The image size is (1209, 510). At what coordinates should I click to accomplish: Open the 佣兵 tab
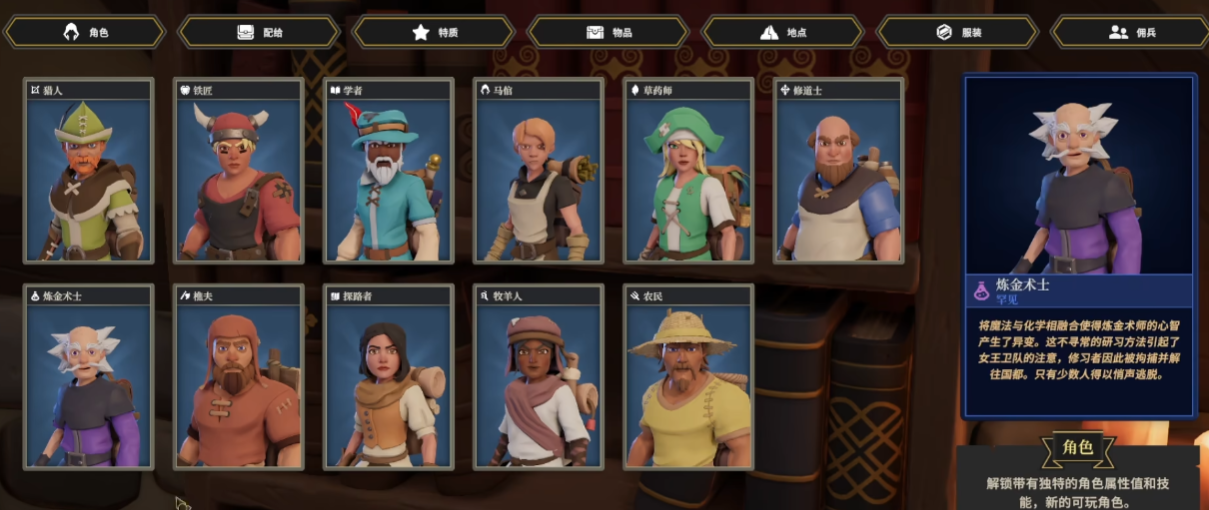1132,32
